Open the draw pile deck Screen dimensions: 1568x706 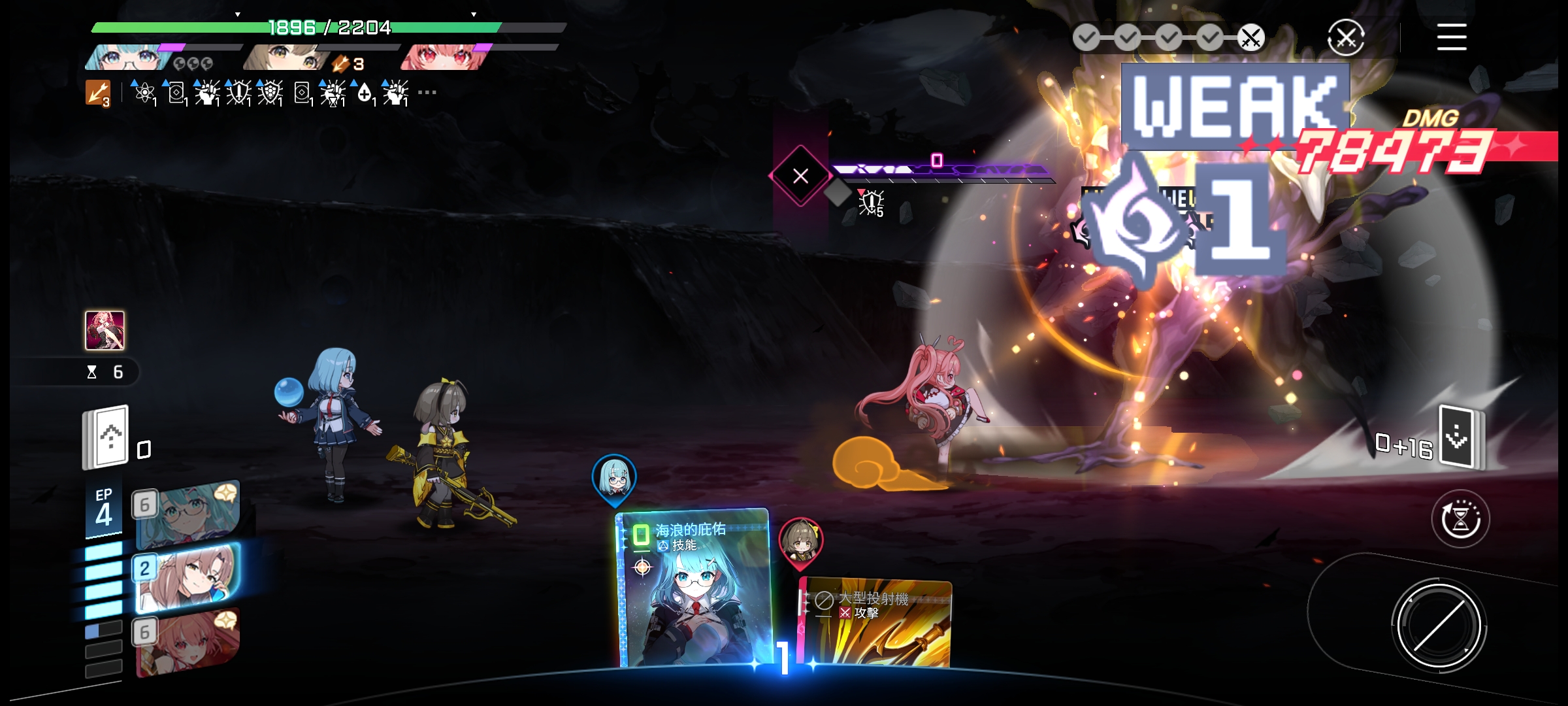[x=106, y=438]
